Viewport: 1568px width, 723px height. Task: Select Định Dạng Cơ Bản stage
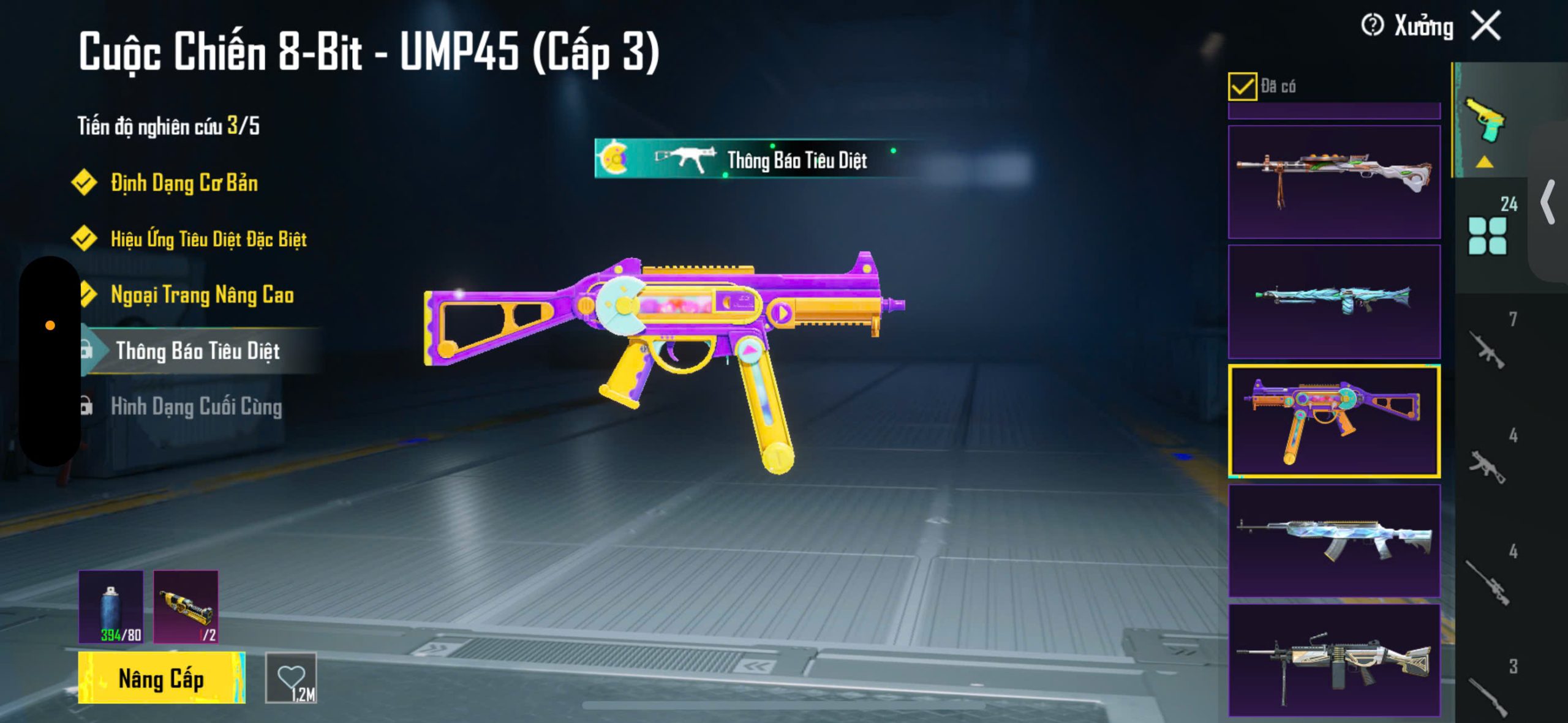click(x=184, y=183)
